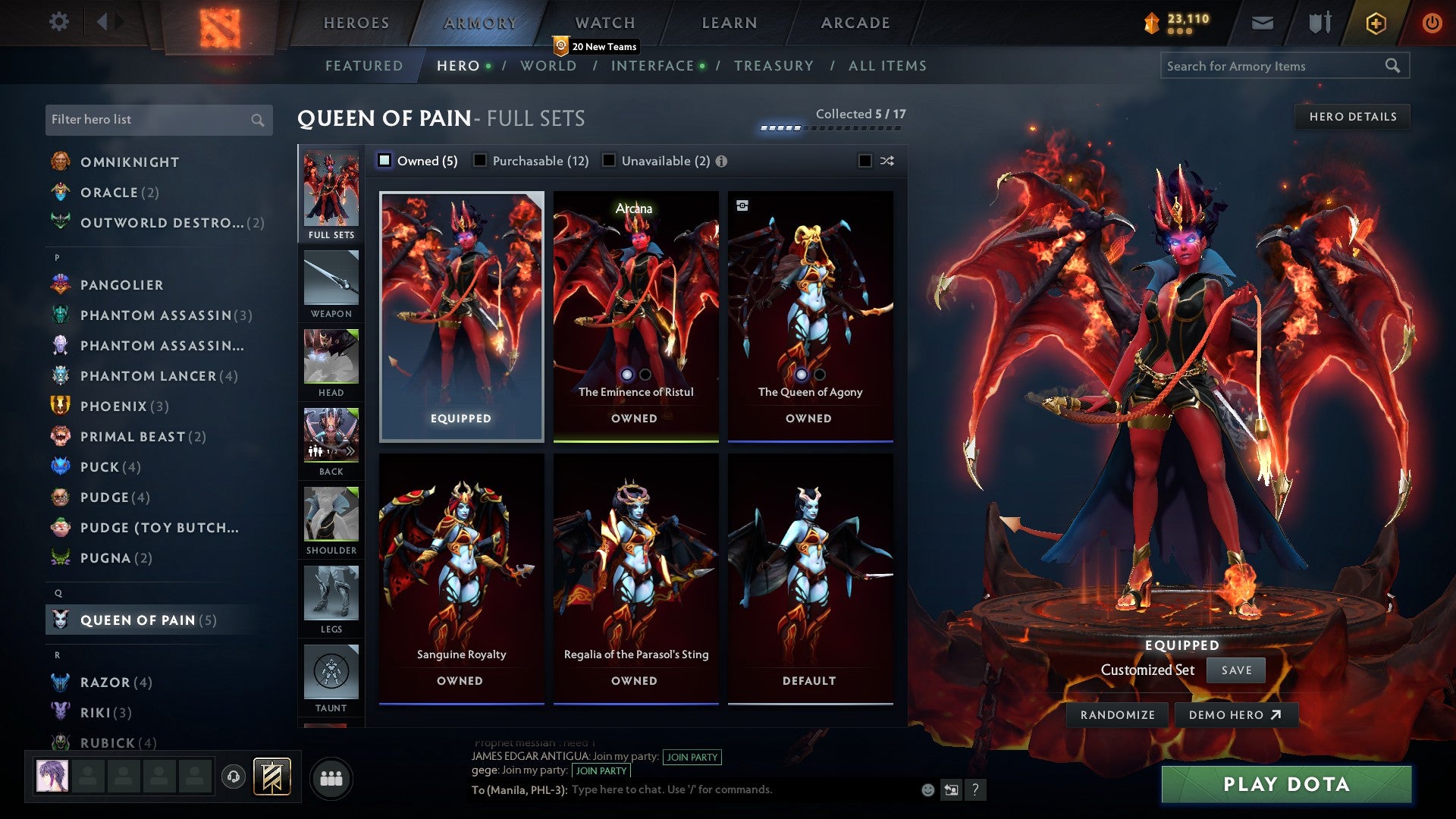The width and height of the screenshot is (1456, 819).
Task: Enable the Purchasable (12) filter
Action: [479, 161]
